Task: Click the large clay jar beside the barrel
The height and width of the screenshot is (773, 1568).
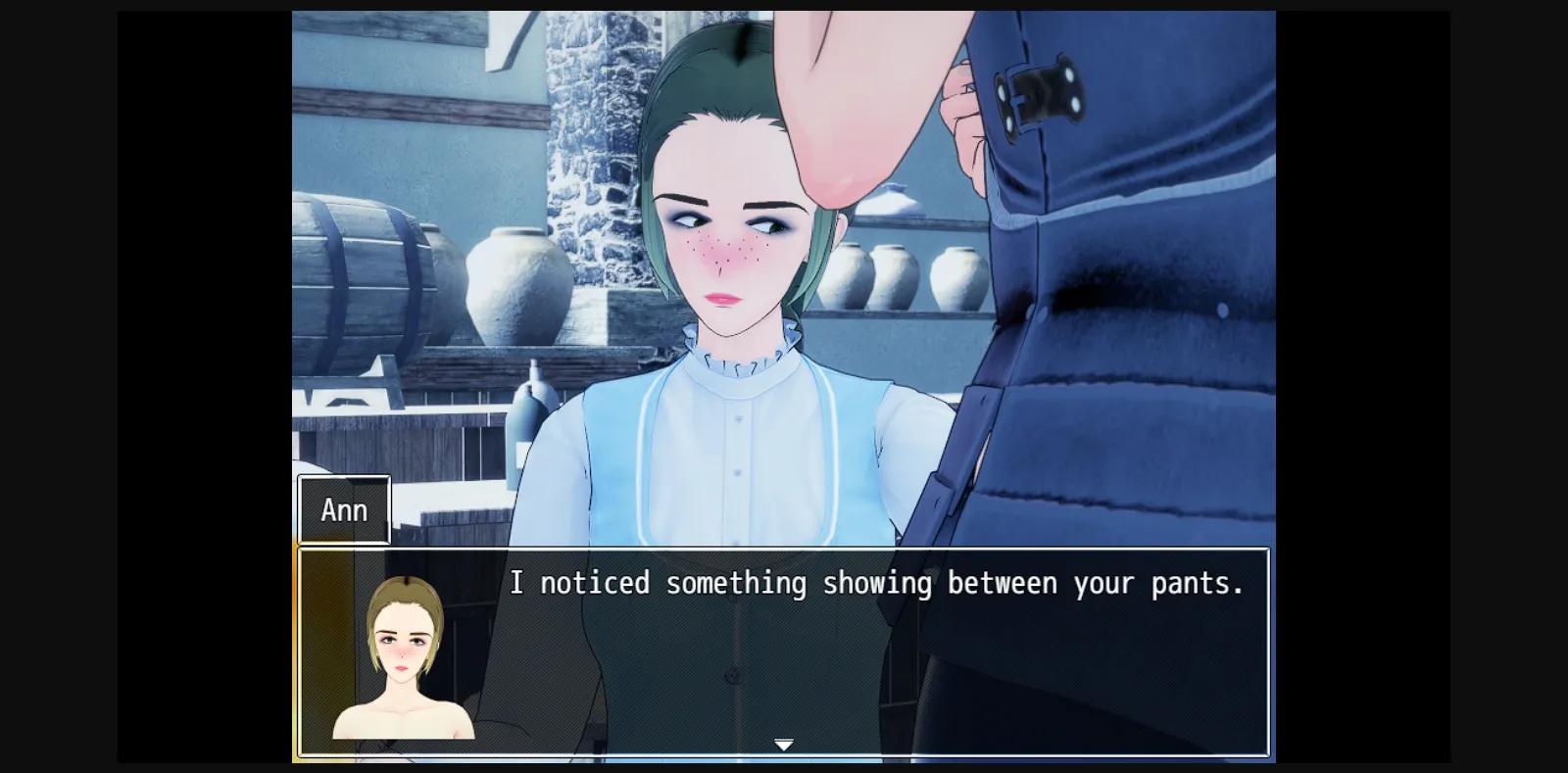Action: click(510, 284)
